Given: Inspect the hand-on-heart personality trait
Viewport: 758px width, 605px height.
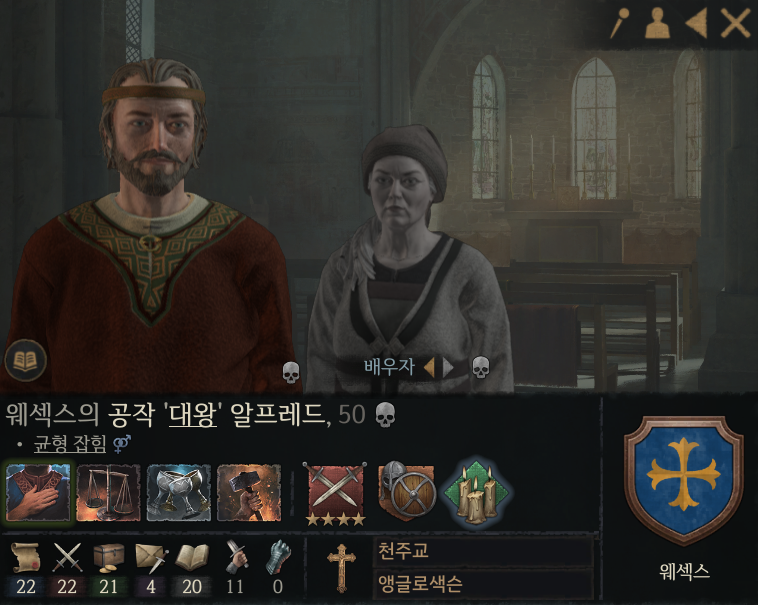Looking at the screenshot, I should click(x=39, y=493).
